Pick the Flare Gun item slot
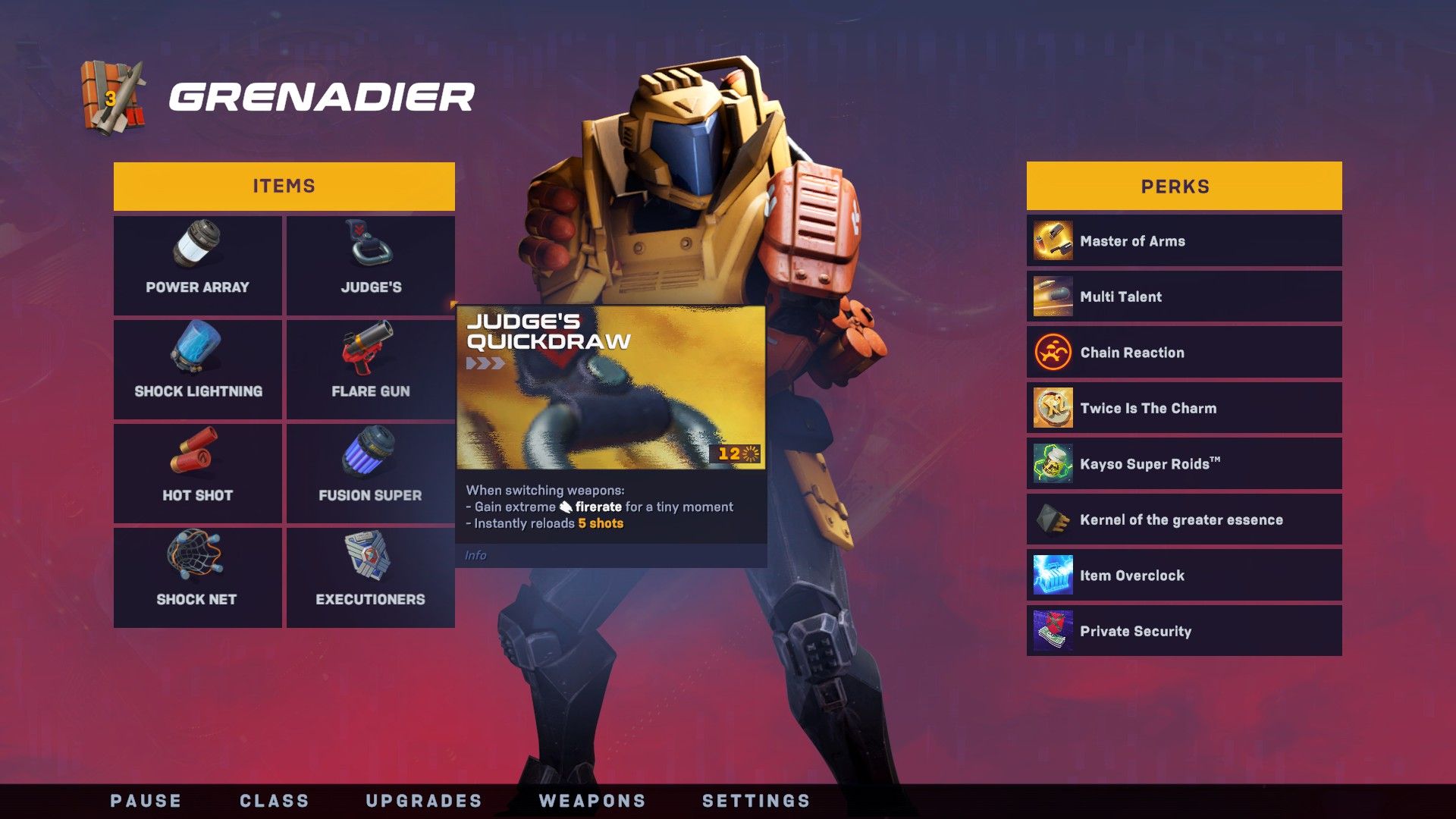Viewport: 1456px width, 819px height. click(370, 369)
